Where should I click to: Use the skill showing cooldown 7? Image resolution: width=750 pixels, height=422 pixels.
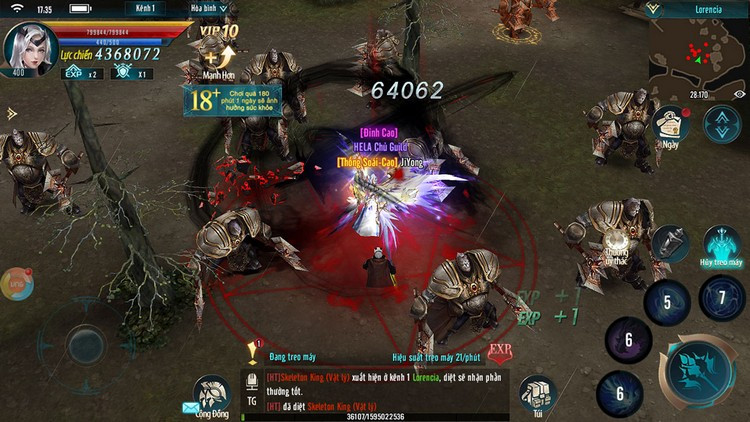point(721,297)
